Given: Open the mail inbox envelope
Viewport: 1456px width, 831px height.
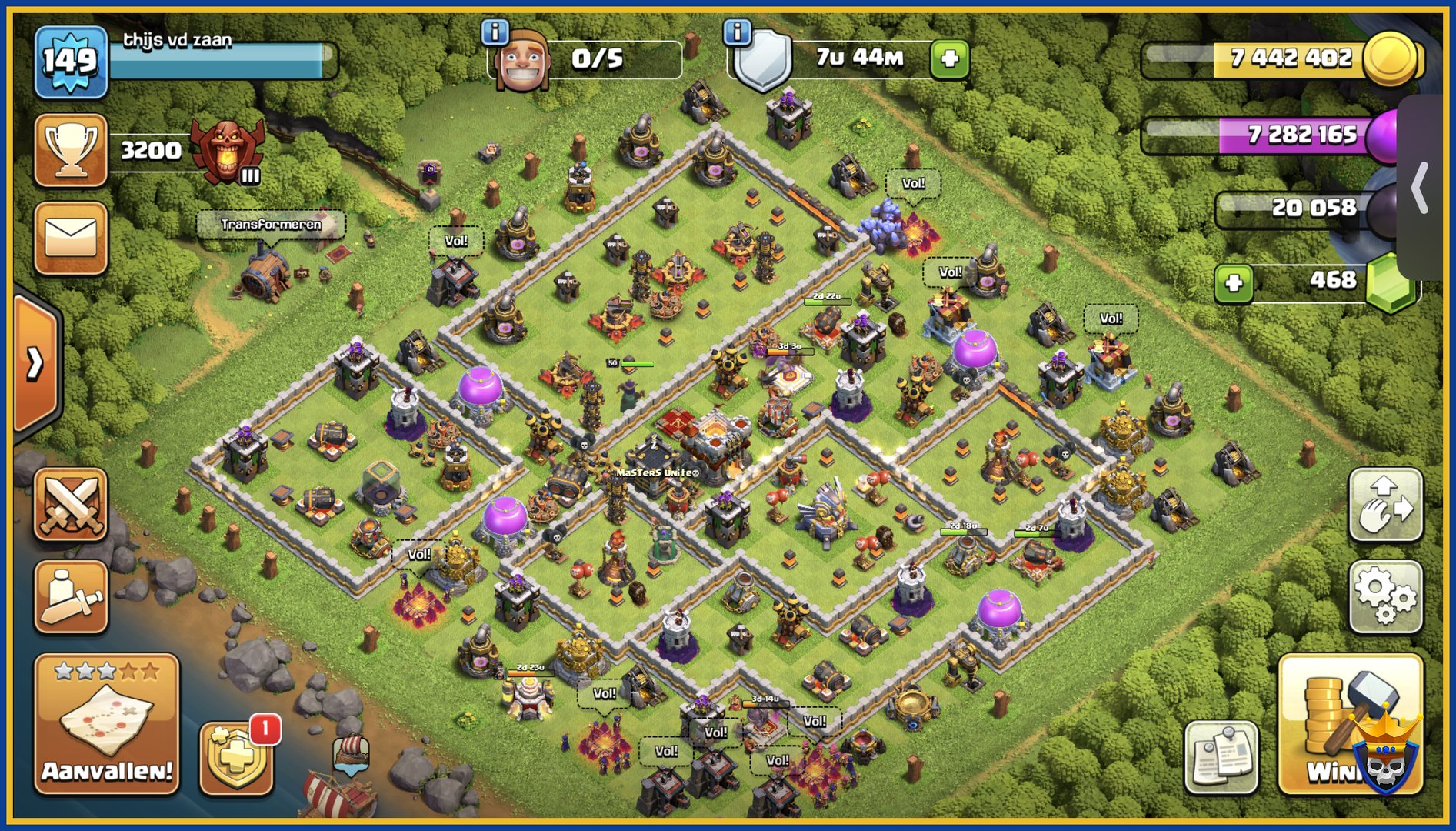Looking at the screenshot, I should pyautogui.click(x=70, y=238).
